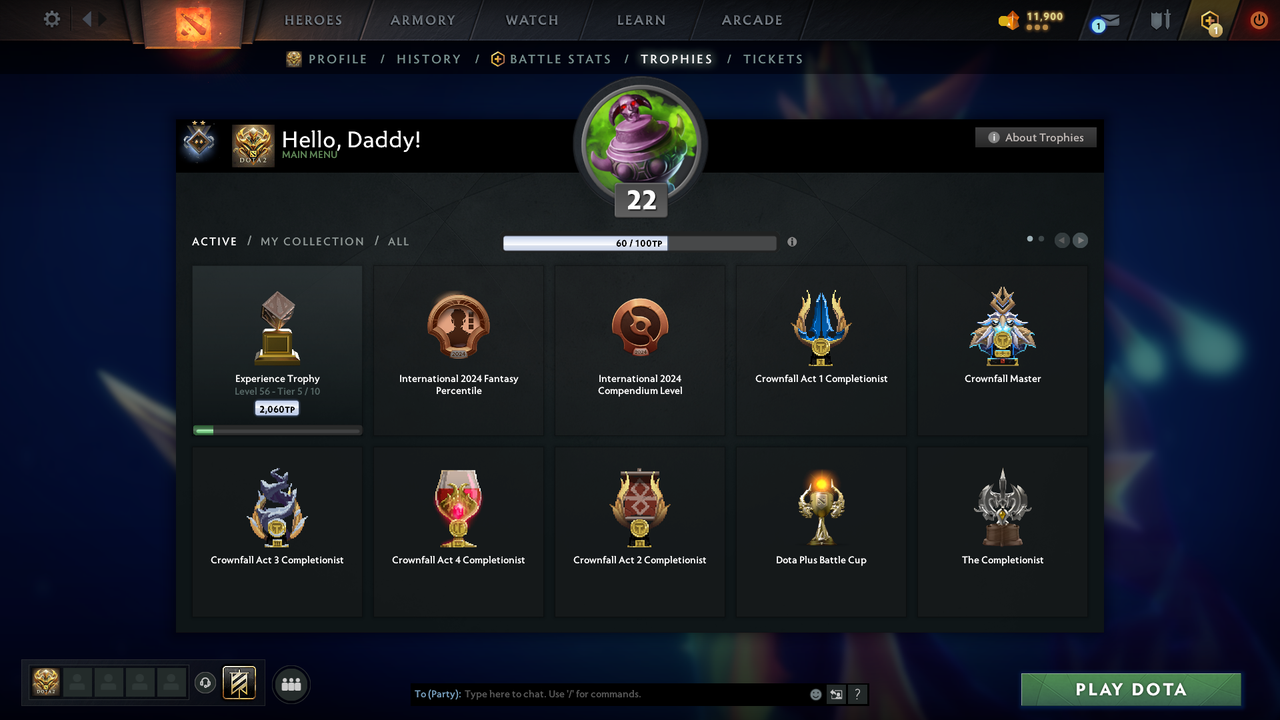Select the ALL trophies filter
1280x720 pixels.
coord(398,241)
